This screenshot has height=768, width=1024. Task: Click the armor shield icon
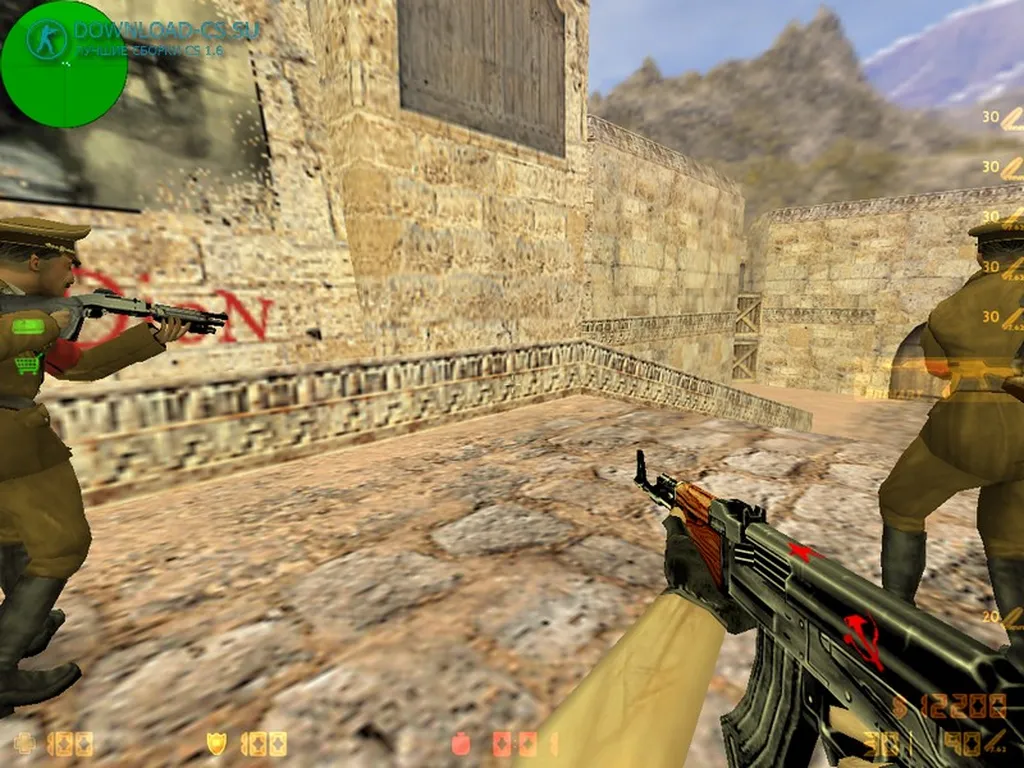point(216,743)
